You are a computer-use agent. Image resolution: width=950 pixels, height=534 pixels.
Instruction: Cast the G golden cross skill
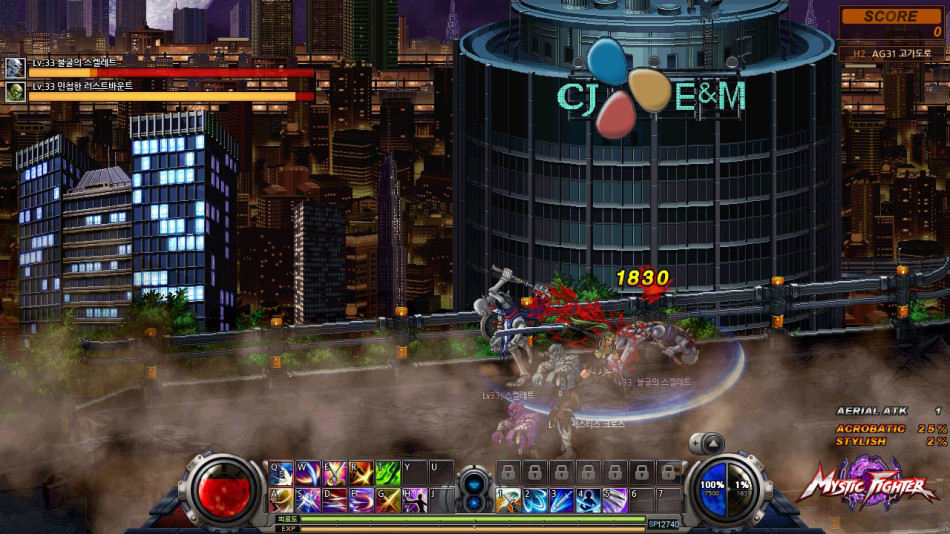(388, 499)
